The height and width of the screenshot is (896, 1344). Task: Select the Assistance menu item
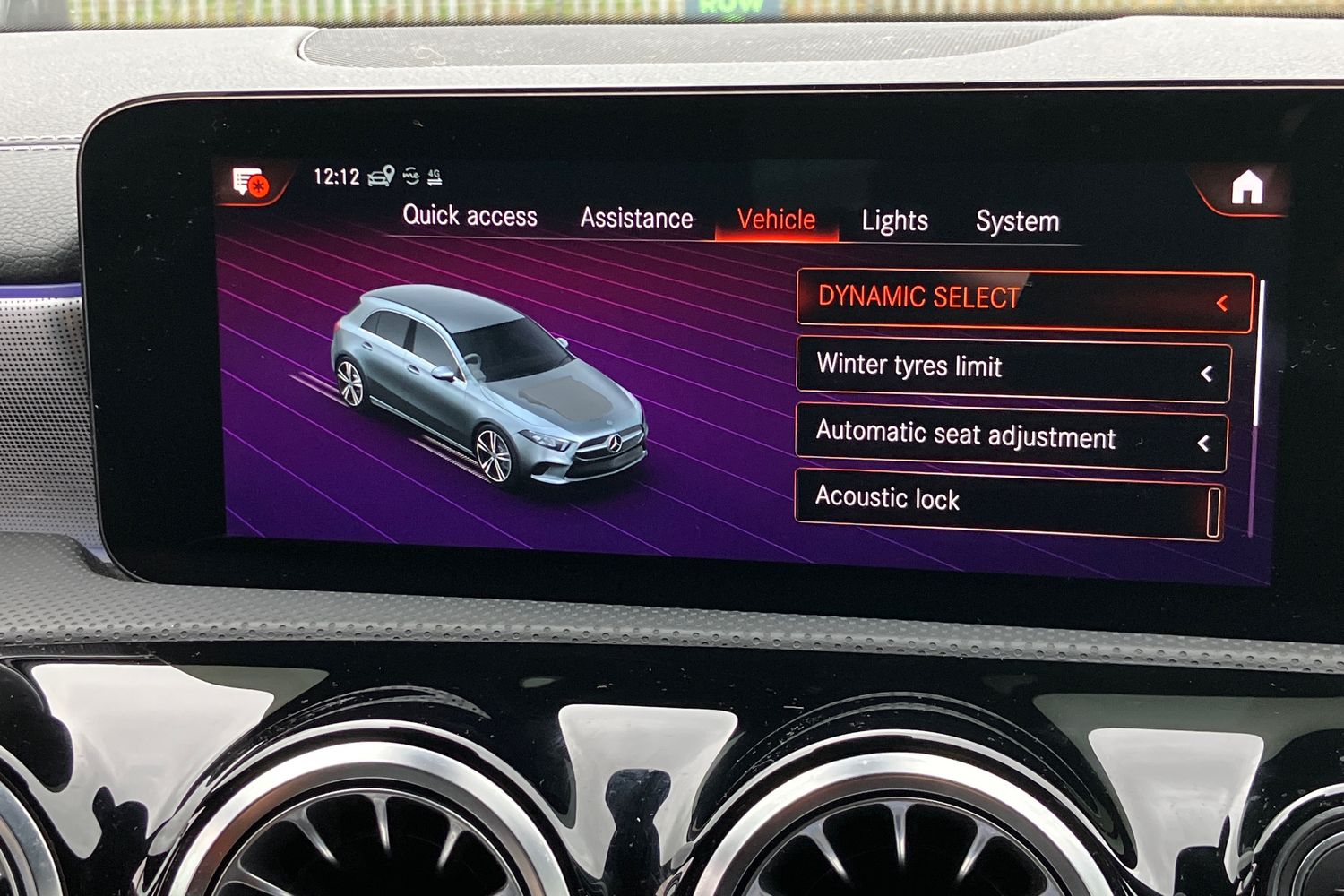pyautogui.click(x=636, y=218)
